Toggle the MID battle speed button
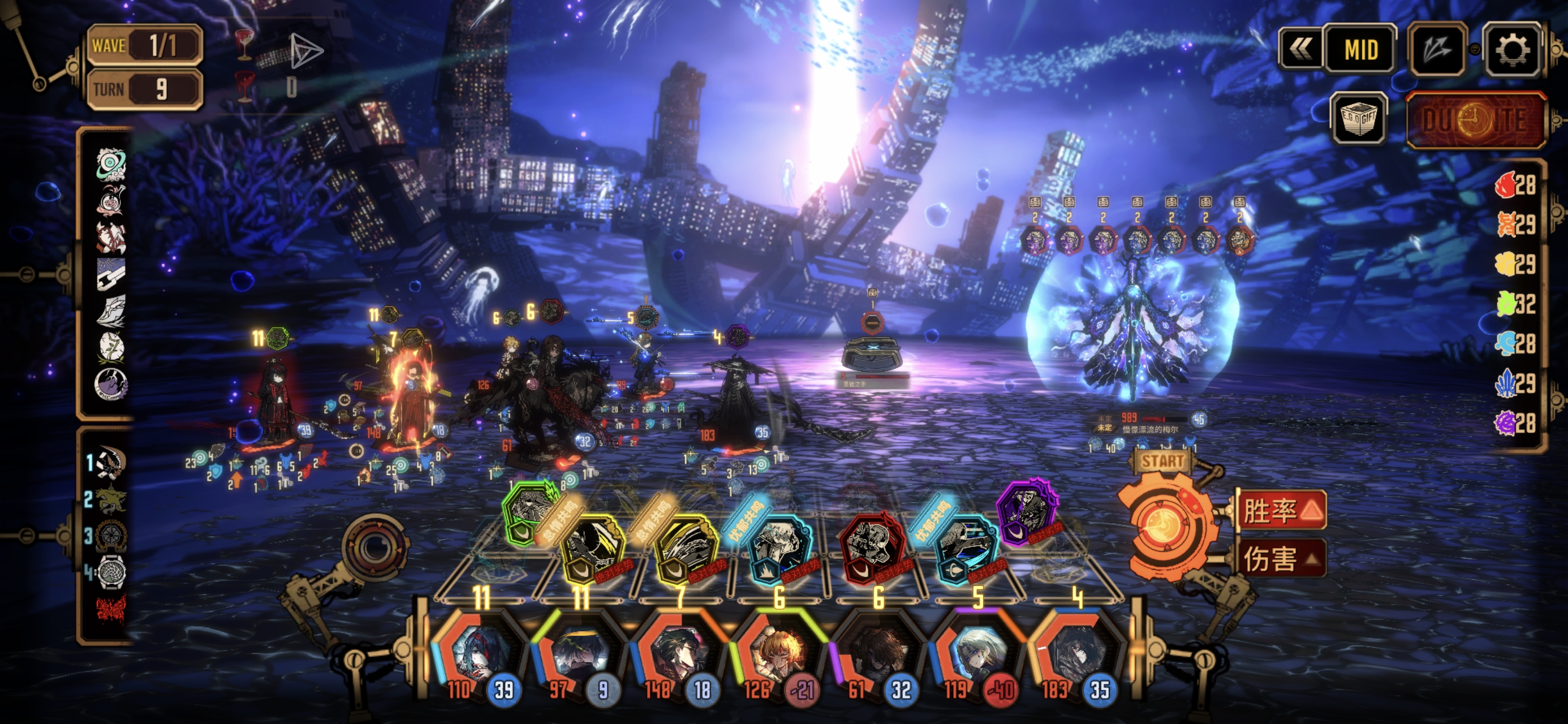 1360,49
